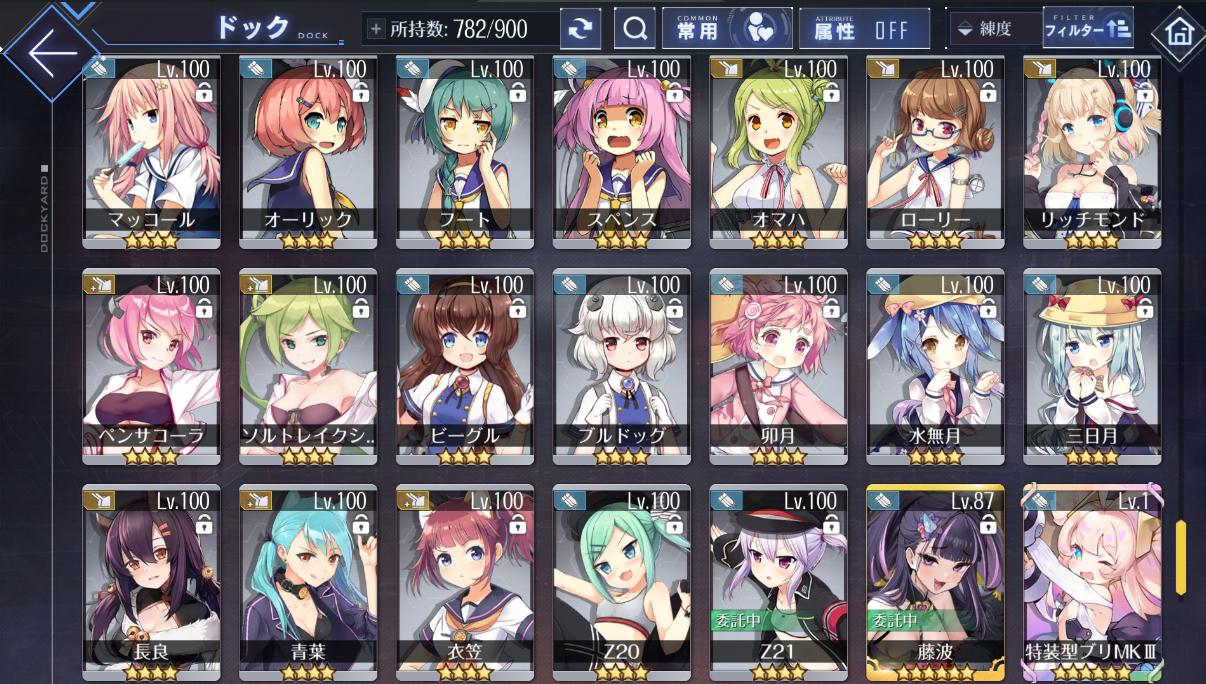Choose the リッチモンド ship card

(1092, 150)
